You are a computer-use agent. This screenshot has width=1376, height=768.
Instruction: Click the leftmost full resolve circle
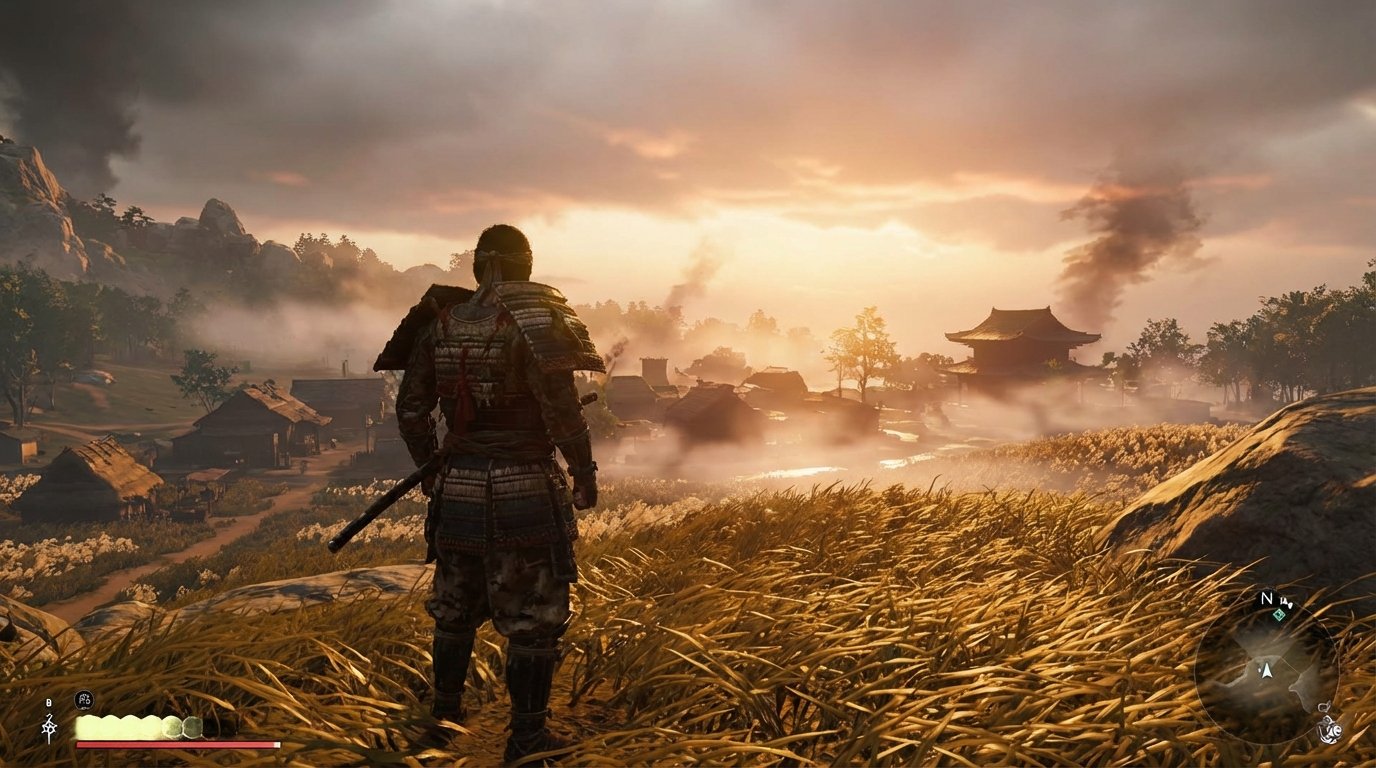(88, 726)
